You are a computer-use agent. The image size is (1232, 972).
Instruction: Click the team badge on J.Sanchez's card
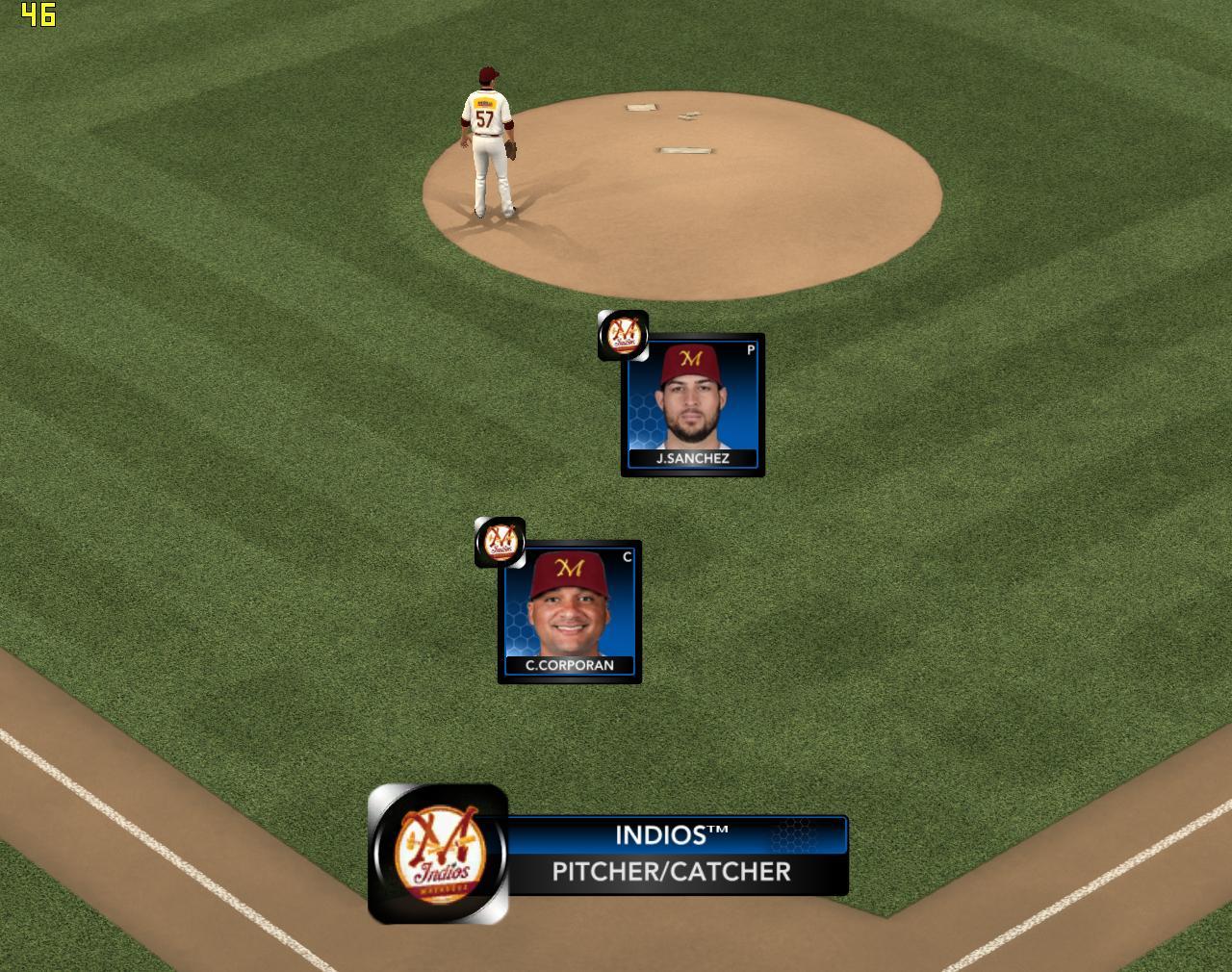point(623,335)
